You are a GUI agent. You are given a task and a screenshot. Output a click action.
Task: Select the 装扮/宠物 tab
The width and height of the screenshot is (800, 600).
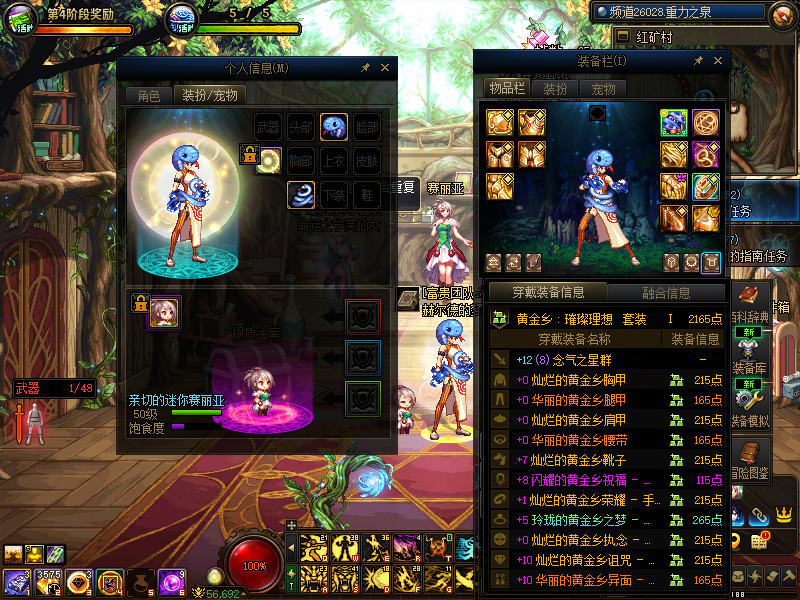click(x=209, y=96)
